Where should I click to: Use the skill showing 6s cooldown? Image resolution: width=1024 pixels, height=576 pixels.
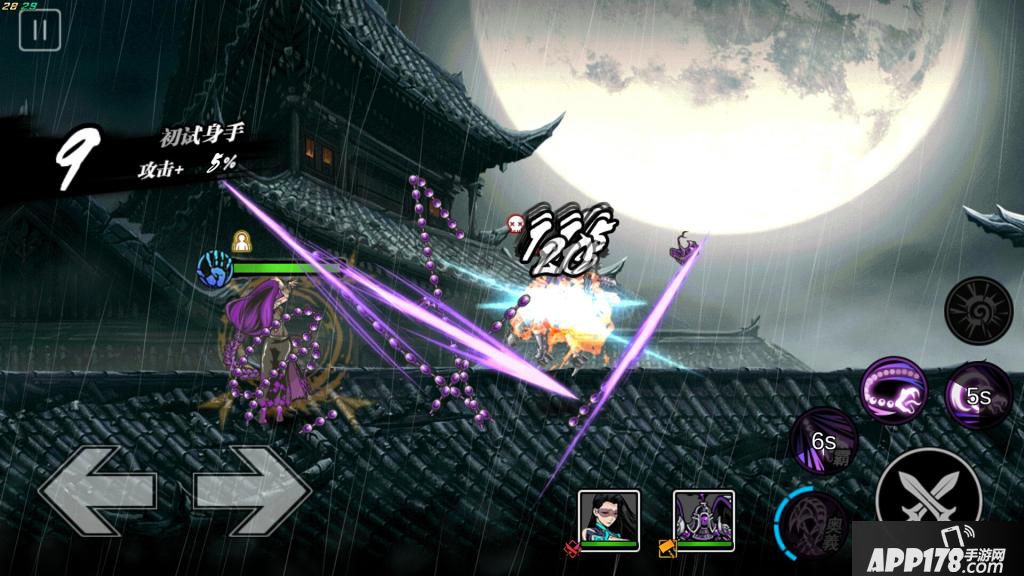point(824,441)
